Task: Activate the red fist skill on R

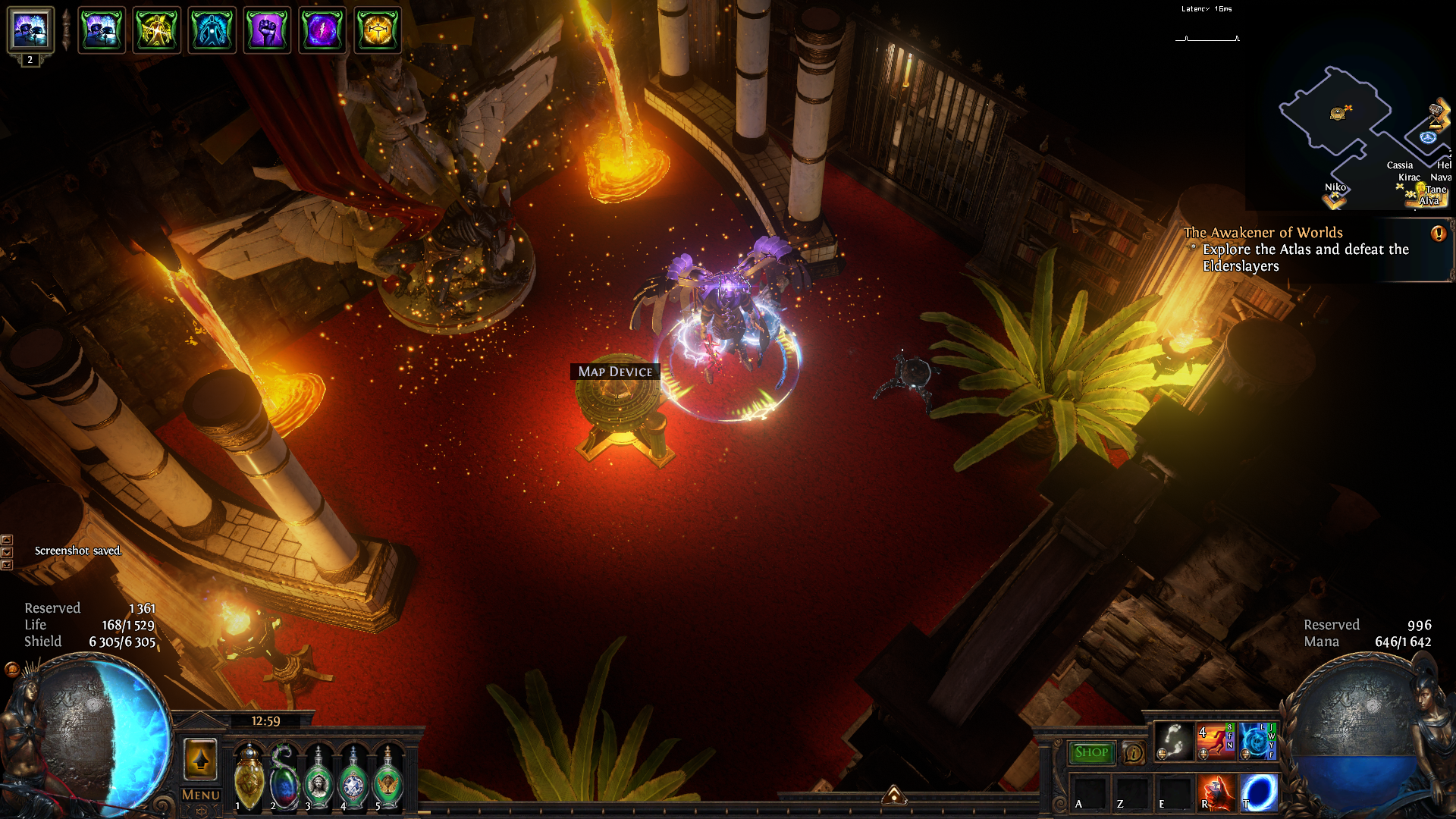Action: pos(1216,792)
